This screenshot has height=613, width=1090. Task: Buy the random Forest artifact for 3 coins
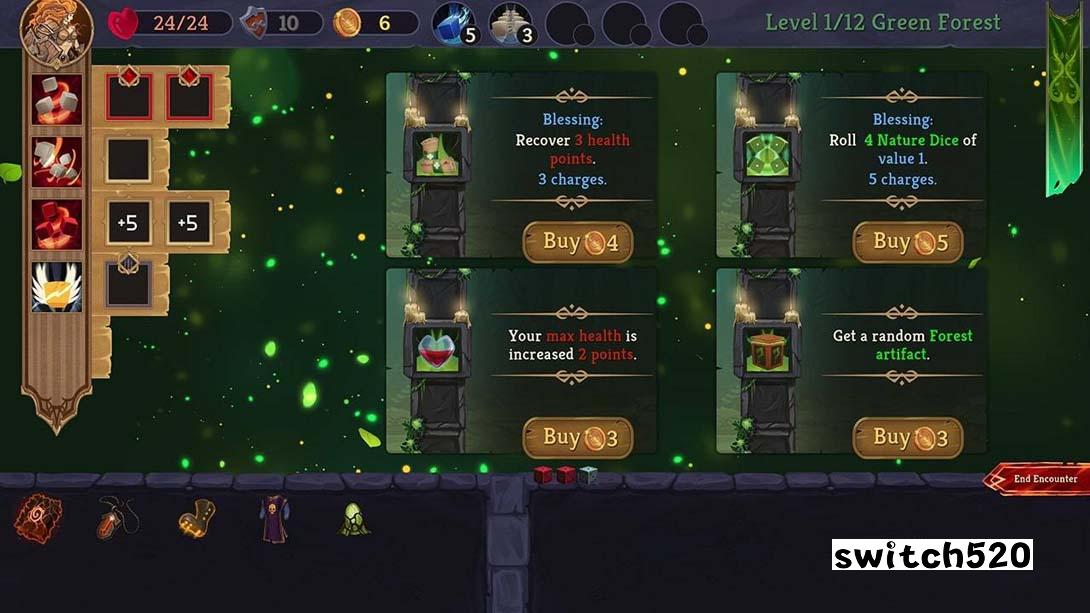click(907, 438)
